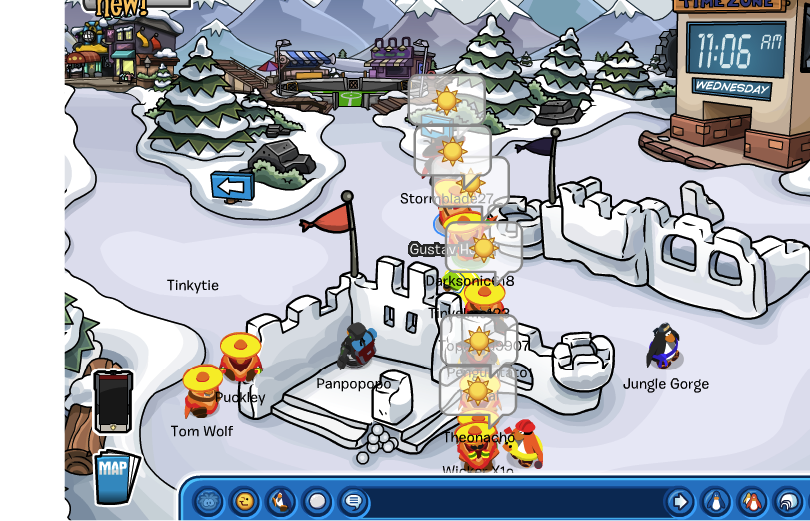Open your penguin player card
This screenshot has width=810, height=521.
pos(715,501)
